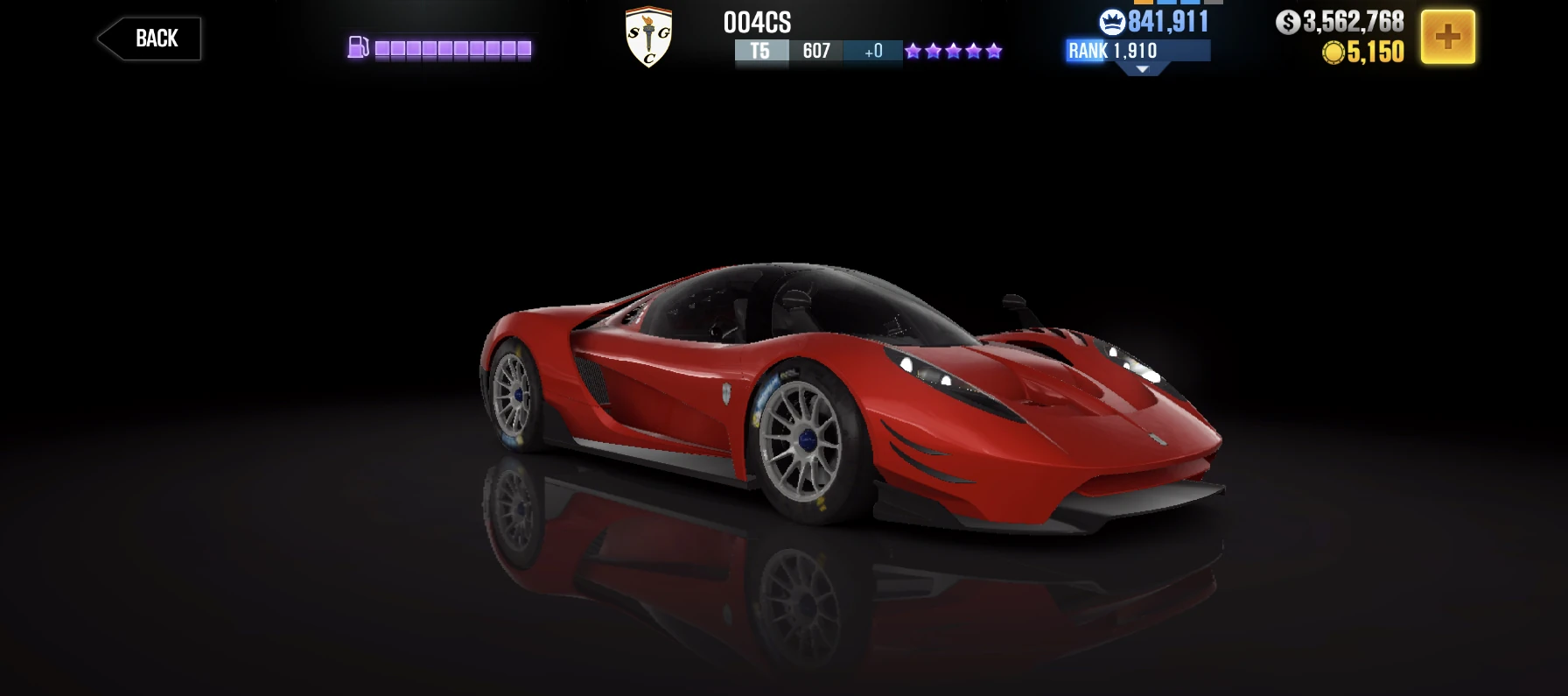Click the +0 Evo indicator
This screenshot has width=1568, height=696.
pyautogui.click(x=871, y=51)
